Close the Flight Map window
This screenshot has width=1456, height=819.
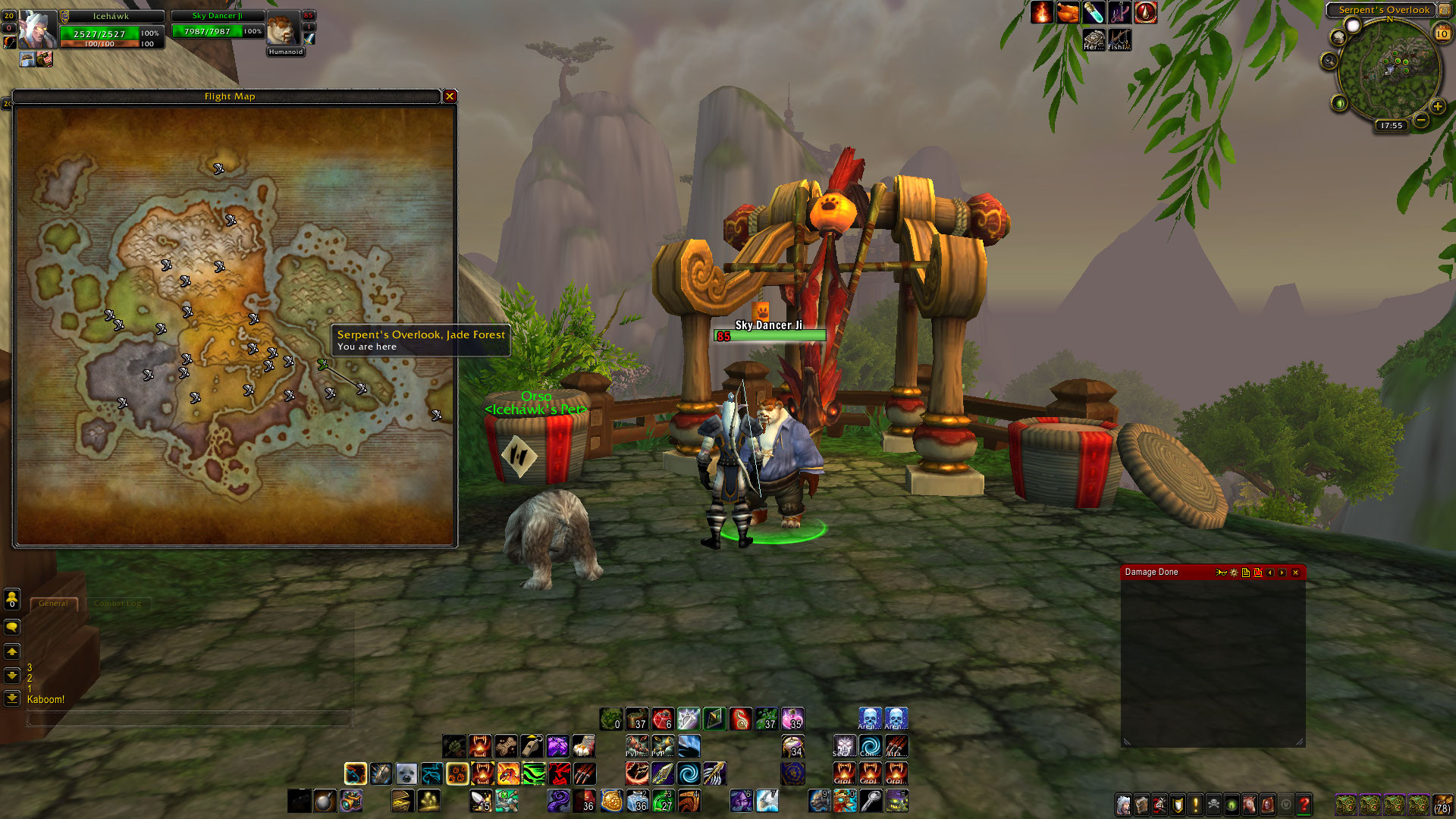(450, 96)
